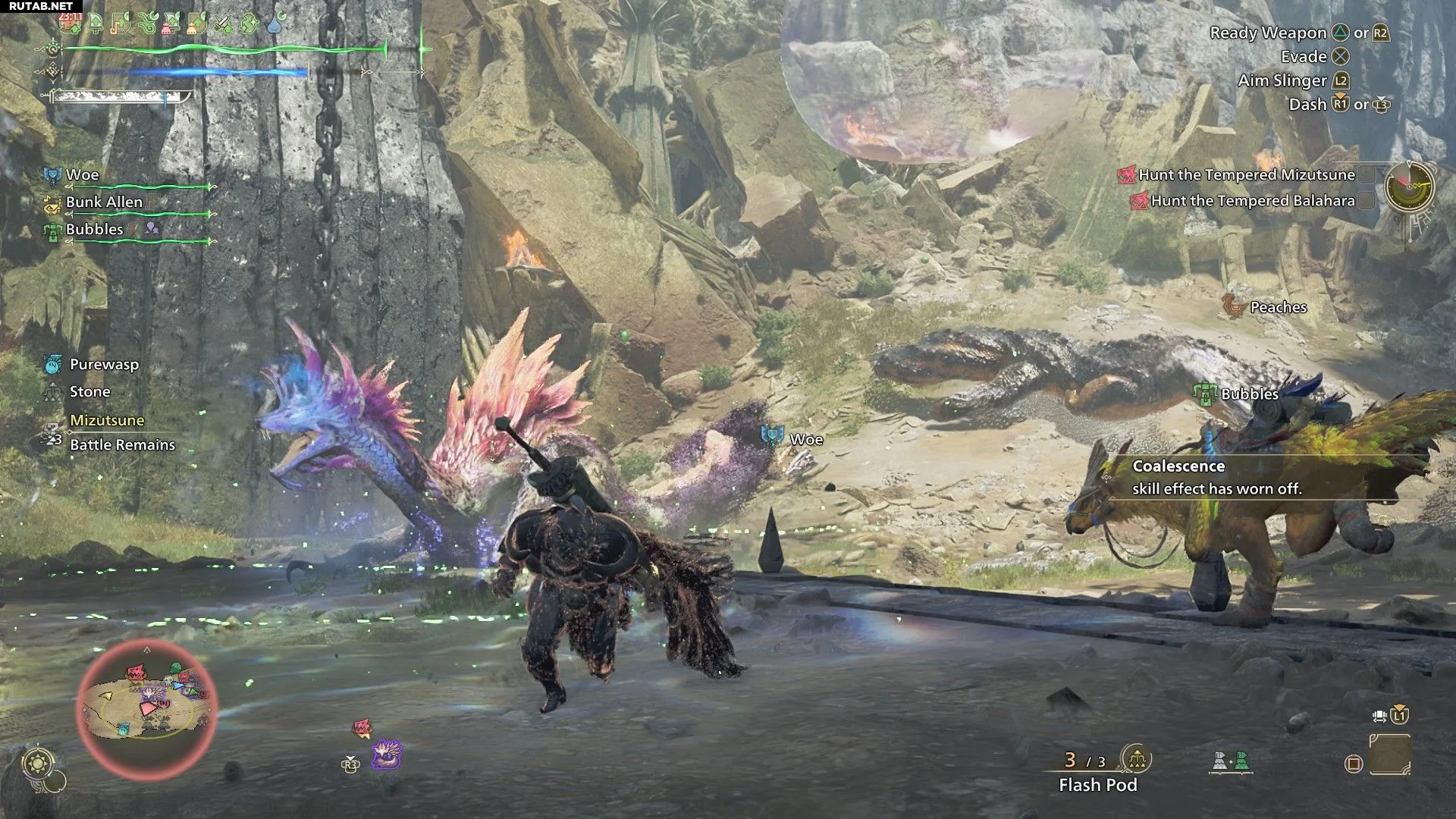This screenshot has width=1456, height=819.
Task: Click the sun emblem beside the minimap
Action: (38, 764)
